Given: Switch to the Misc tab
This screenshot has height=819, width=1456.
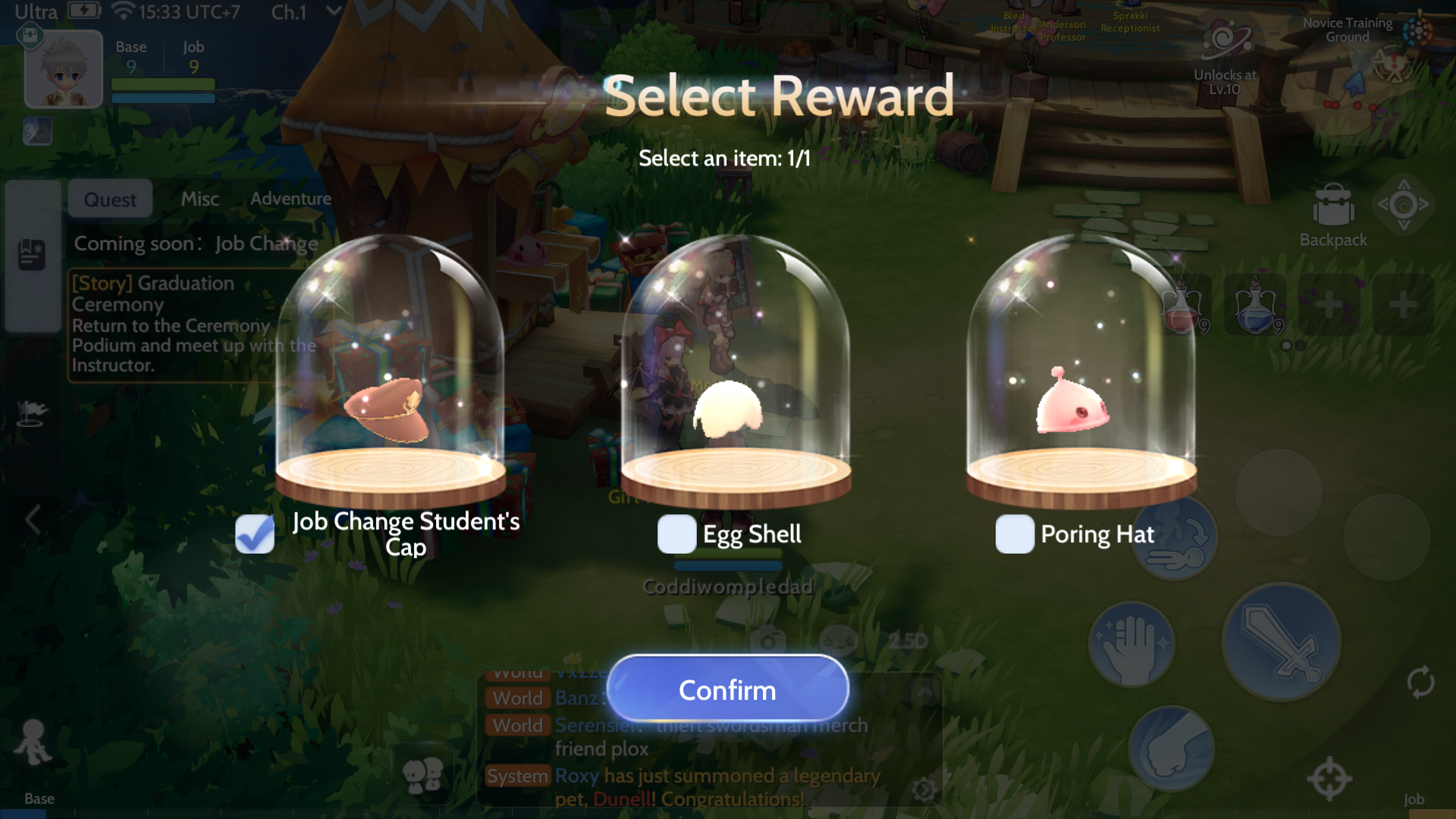Looking at the screenshot, I should [x=199, y=199].
